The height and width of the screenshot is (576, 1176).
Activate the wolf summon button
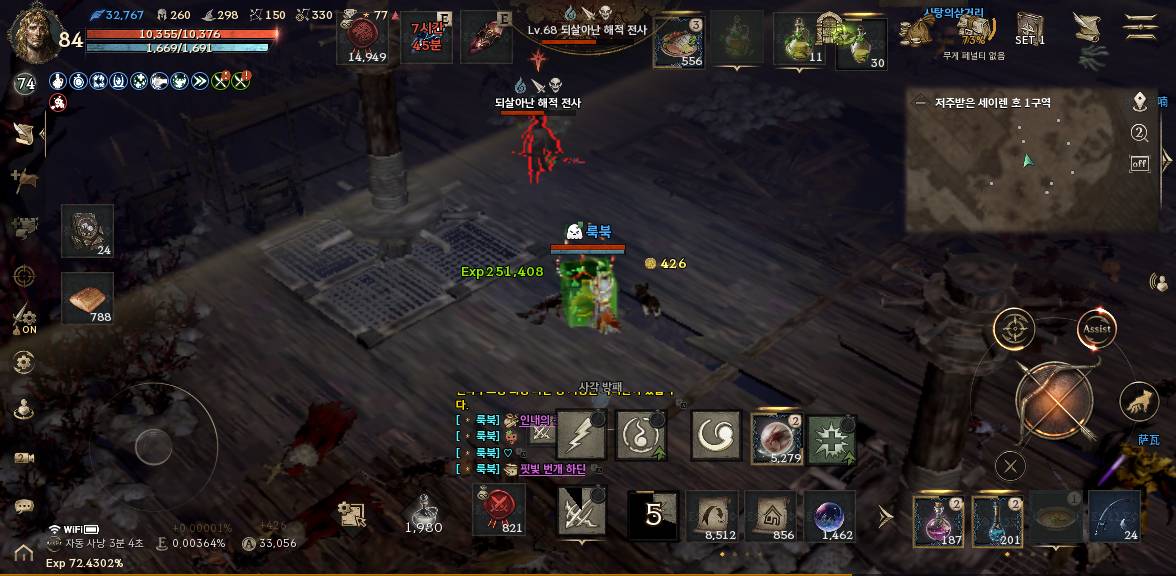pos(1139,401)
